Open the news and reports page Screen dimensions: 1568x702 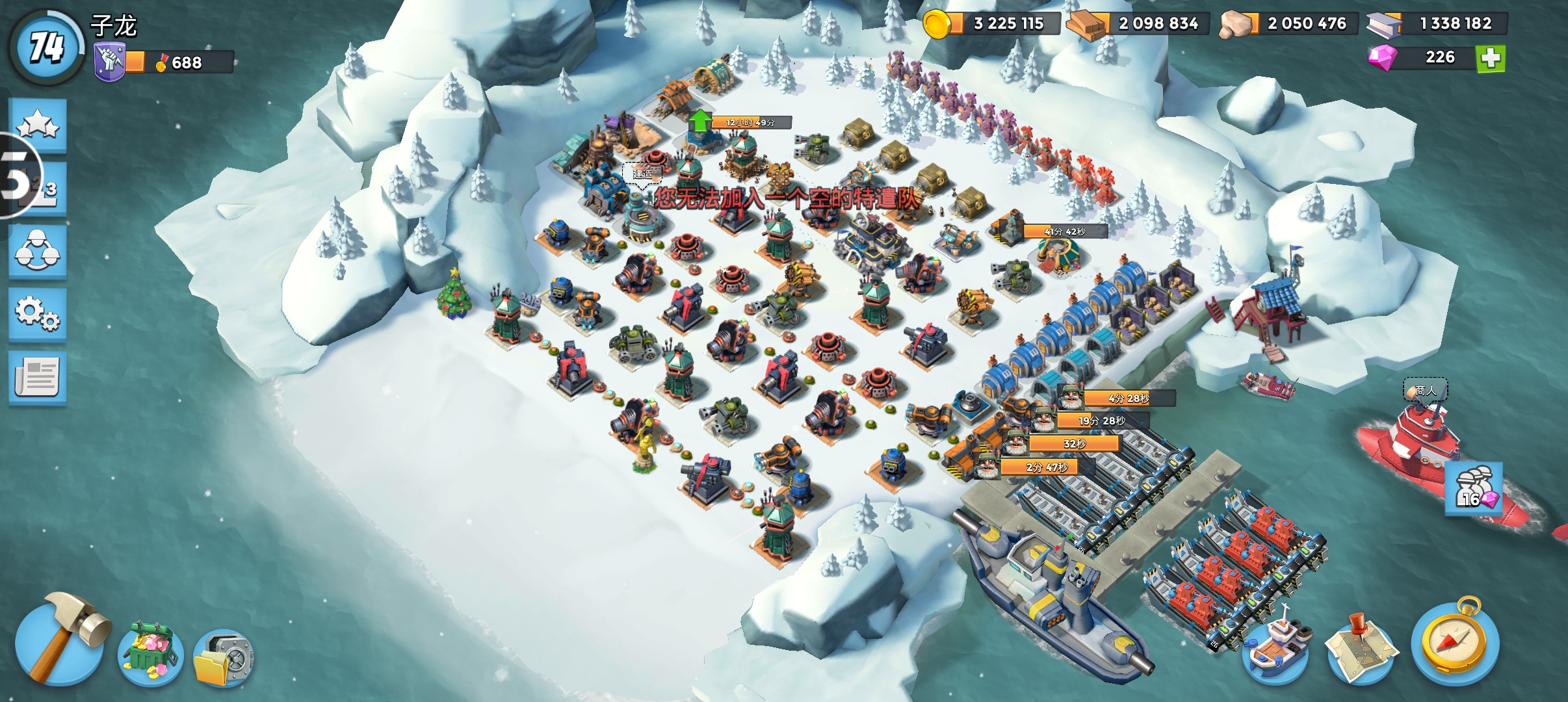[38, 377]
